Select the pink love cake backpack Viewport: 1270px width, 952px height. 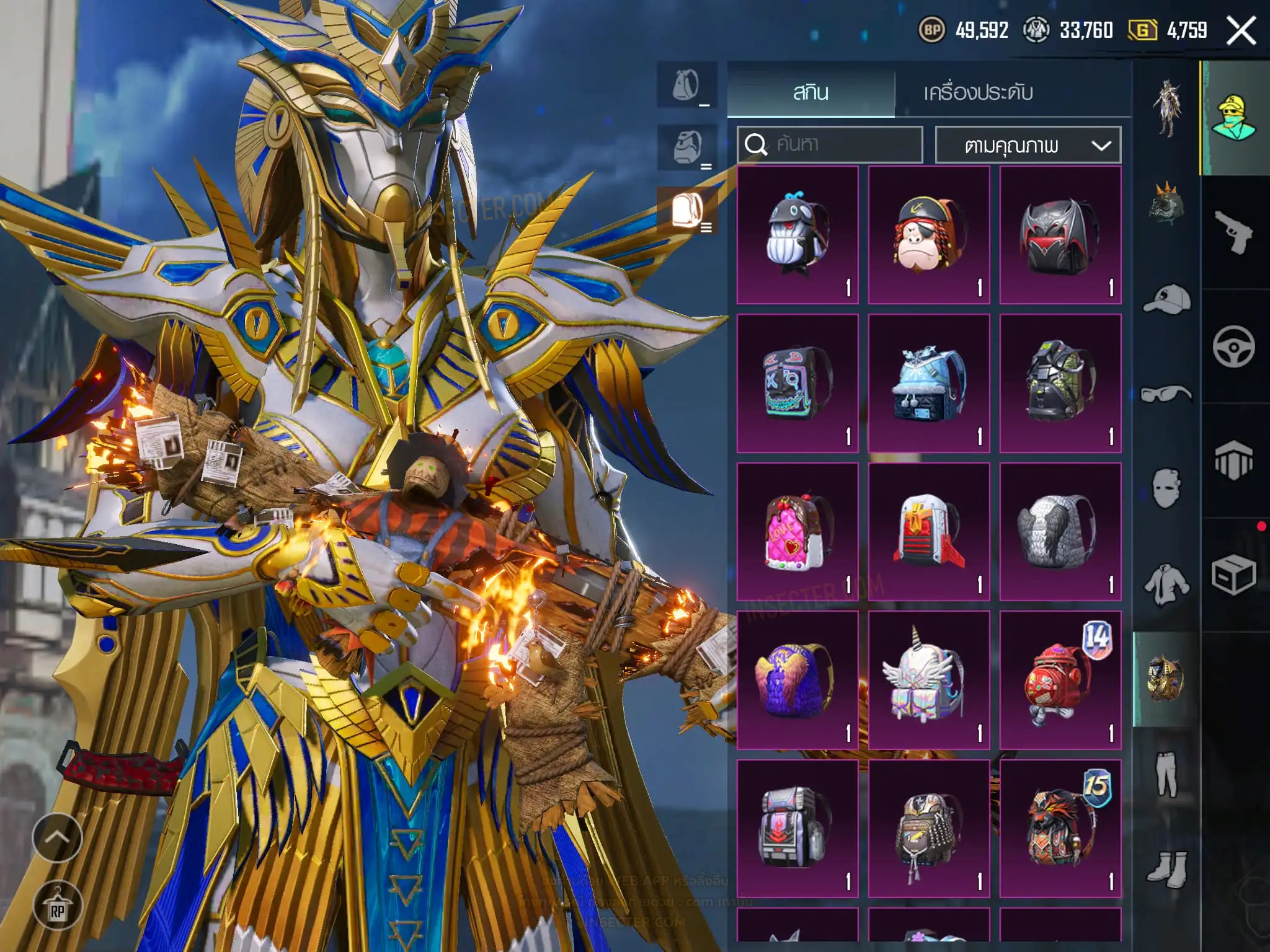(797, 532)
